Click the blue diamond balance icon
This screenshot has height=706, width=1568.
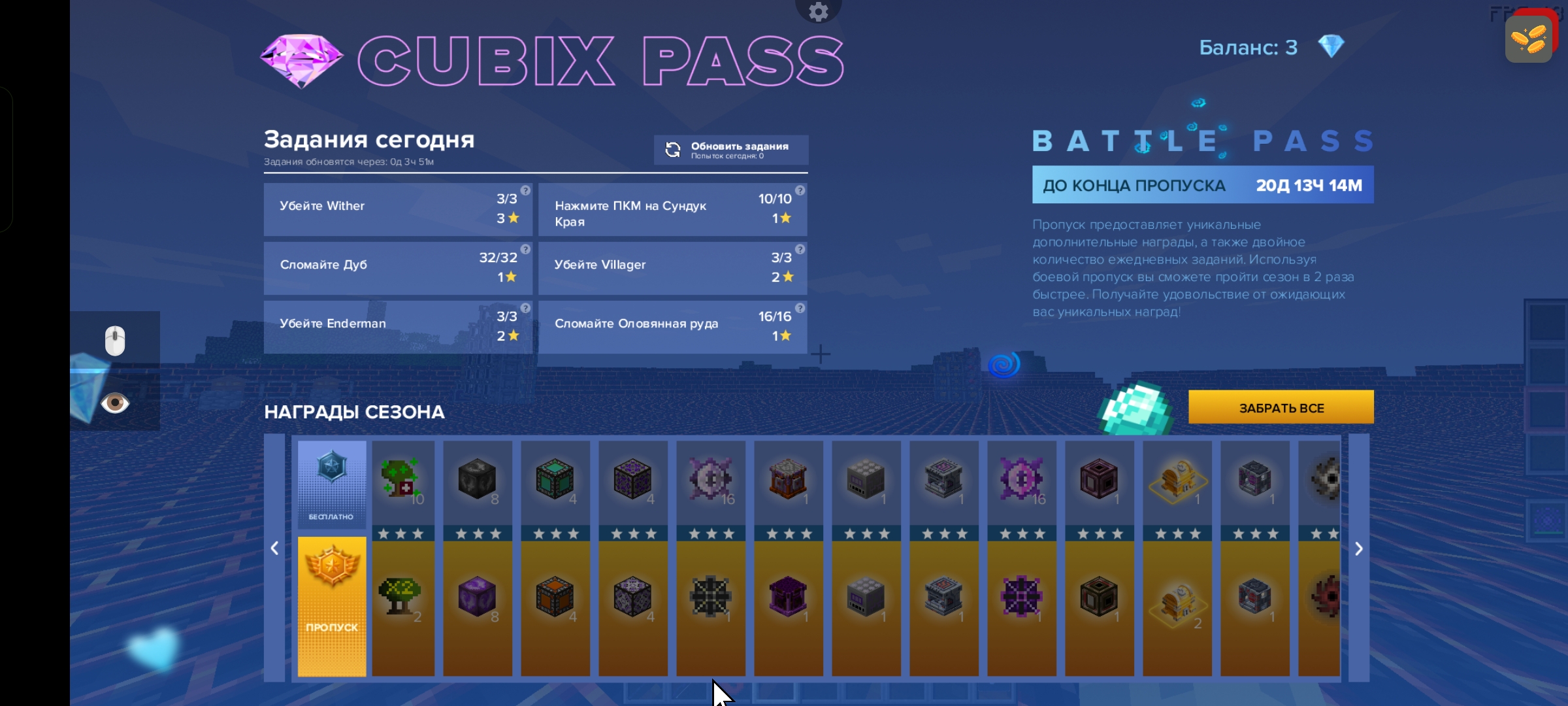click(1331, 46)
